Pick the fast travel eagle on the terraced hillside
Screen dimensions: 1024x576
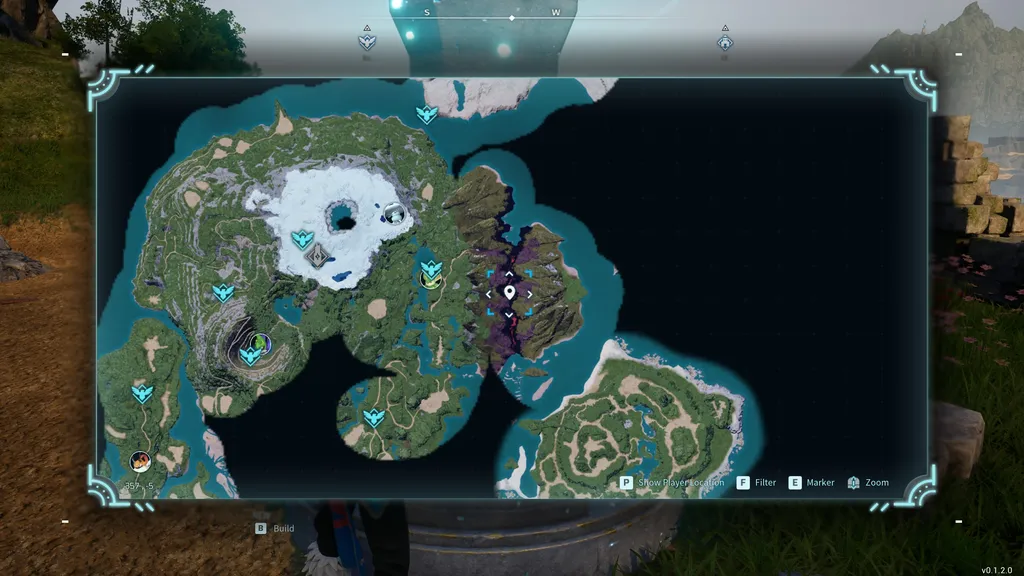[x=223, y=293]
